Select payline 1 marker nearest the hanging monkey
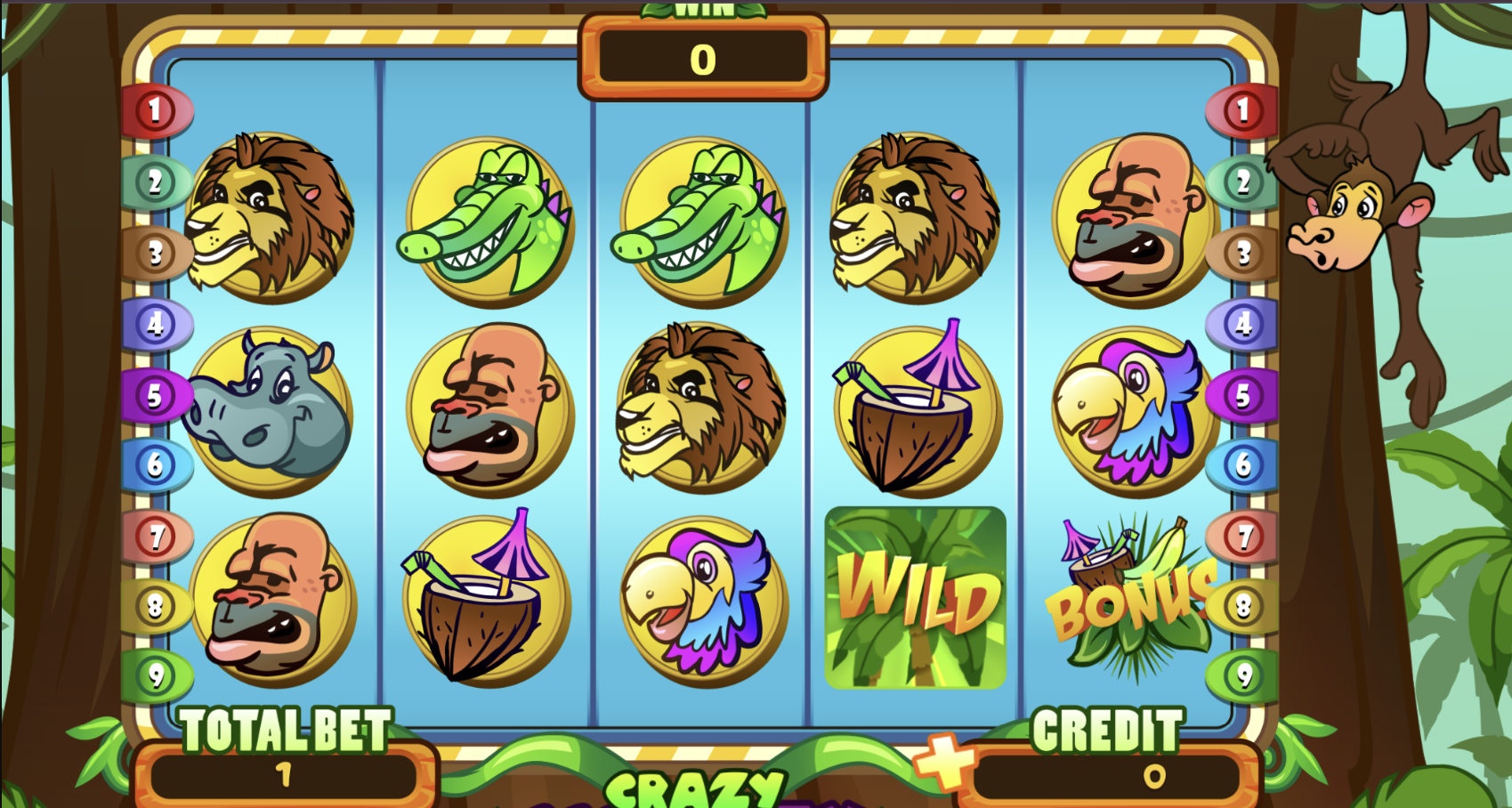The width and height of the screenshot is (1512, 808). pos(1242,110)
